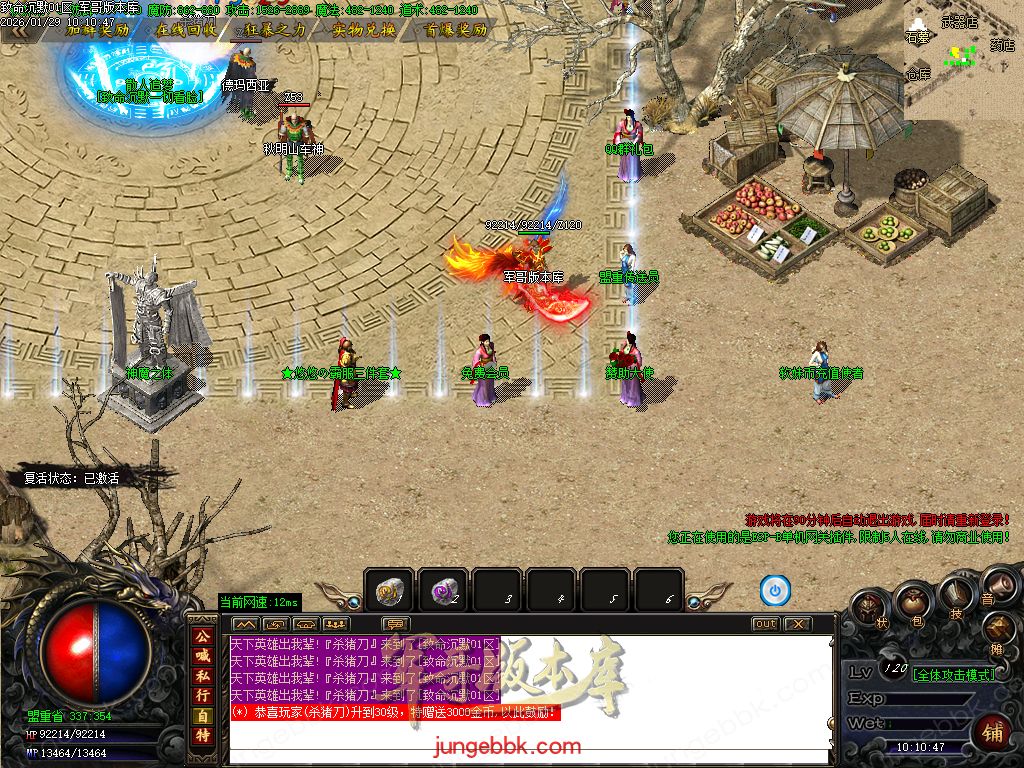Open the 加群奖励 top menu entry
Screen dimensions: 1024x768
tap(97, 30)
